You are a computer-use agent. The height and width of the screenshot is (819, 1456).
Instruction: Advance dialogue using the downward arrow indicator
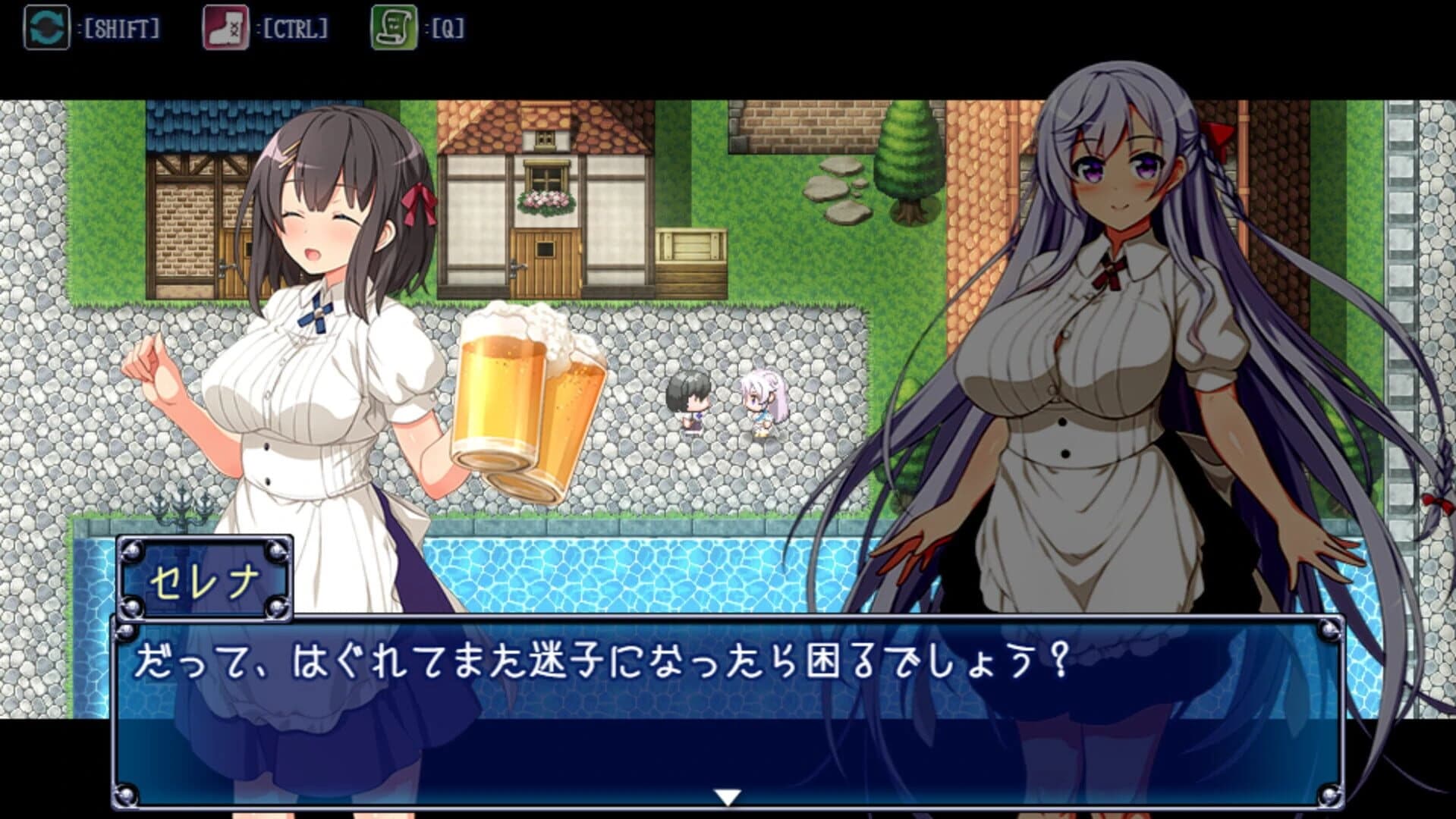[x=728, y=798]
